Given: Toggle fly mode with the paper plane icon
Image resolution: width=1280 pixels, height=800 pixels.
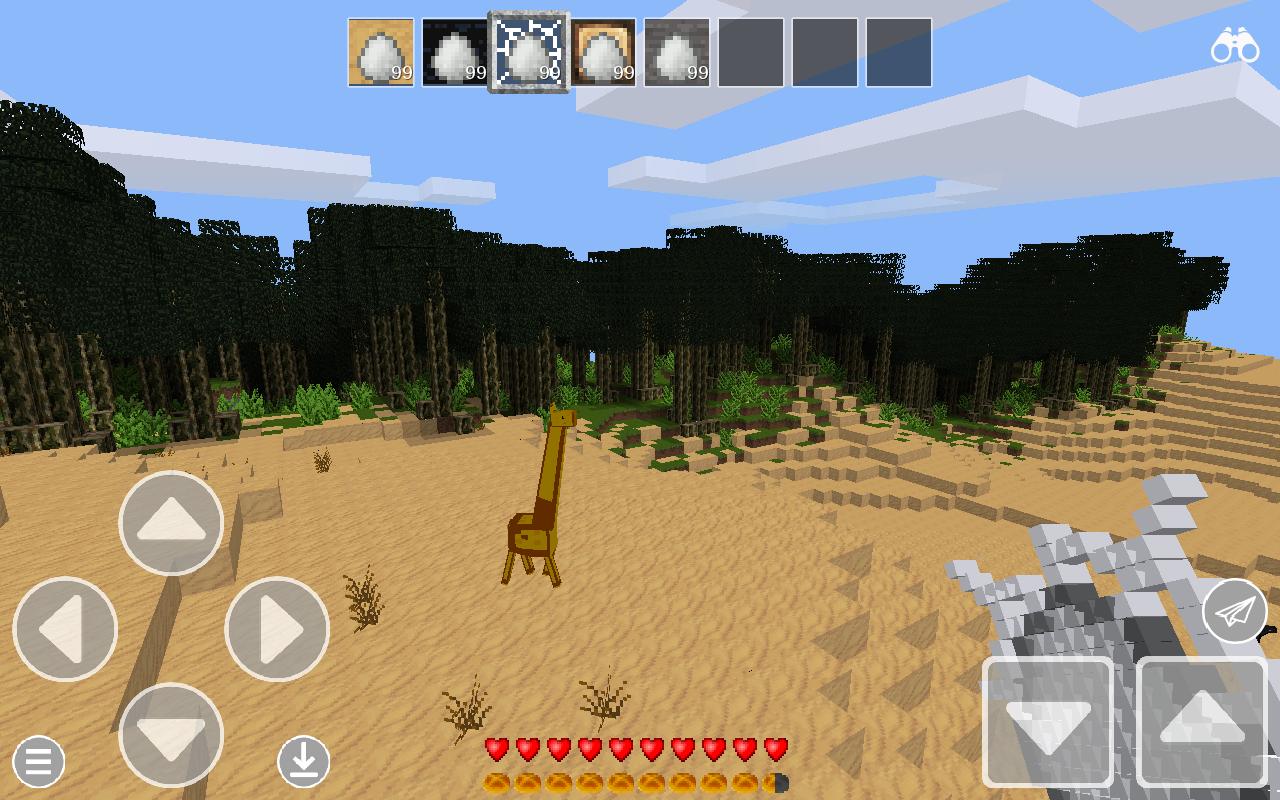Looking at the screenshot, I should (1233, 612).
